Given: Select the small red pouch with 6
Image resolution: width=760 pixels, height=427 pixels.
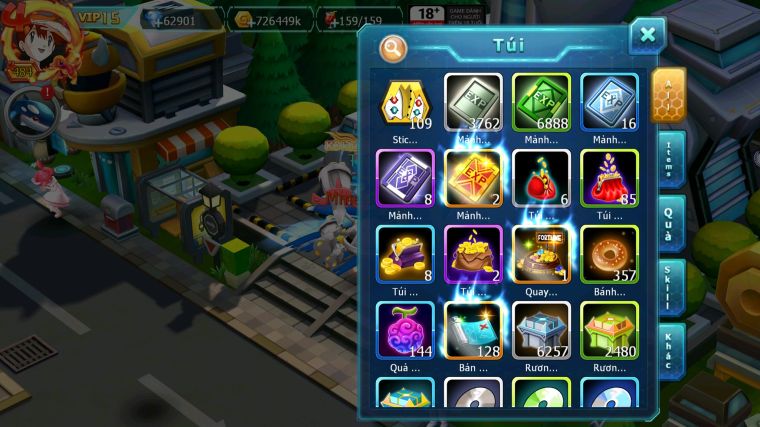Looking at the screenshot, I should 541,178.
